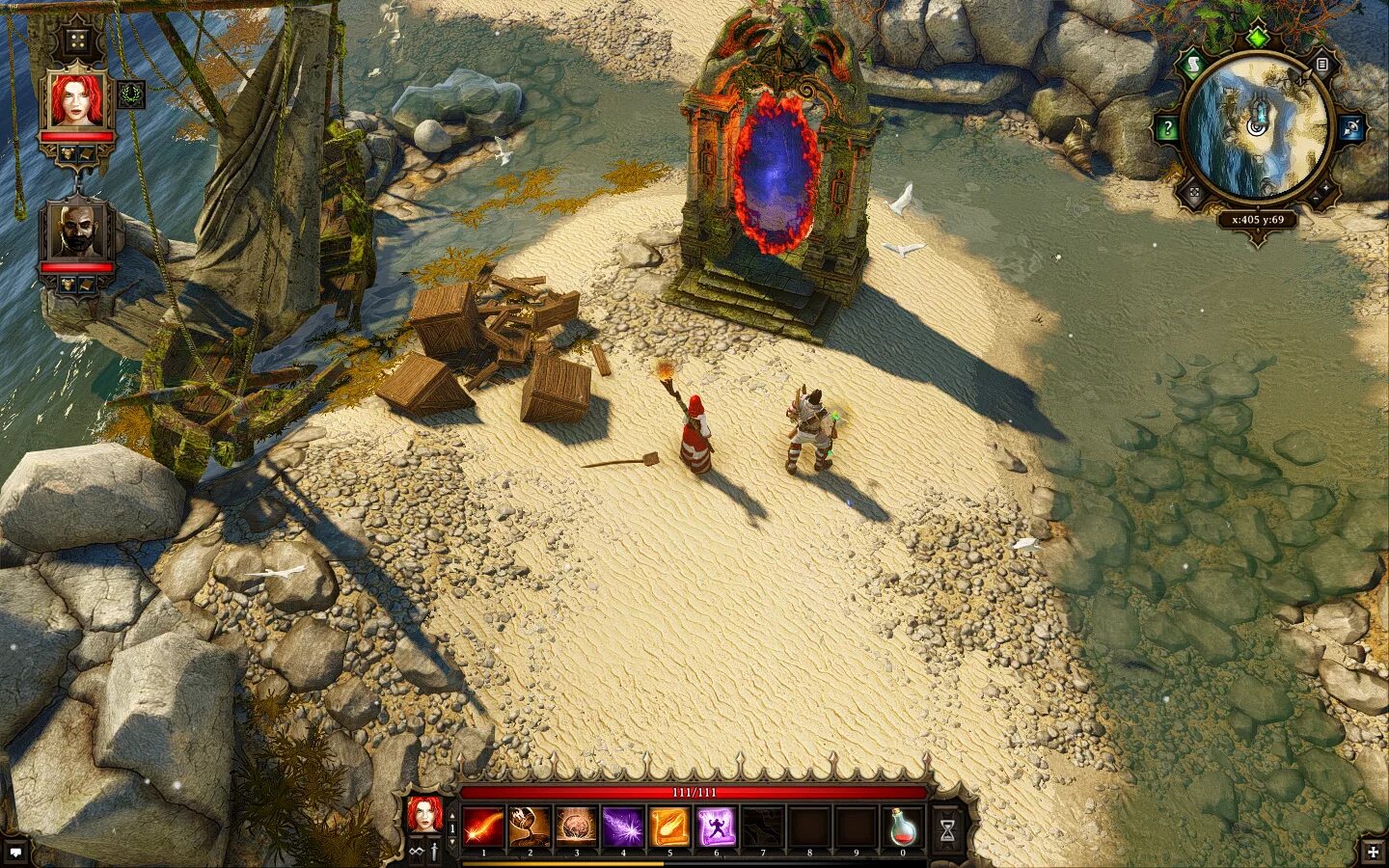
Task: Click the blue eye button beside the minimap
Action: click(1350, 128)
